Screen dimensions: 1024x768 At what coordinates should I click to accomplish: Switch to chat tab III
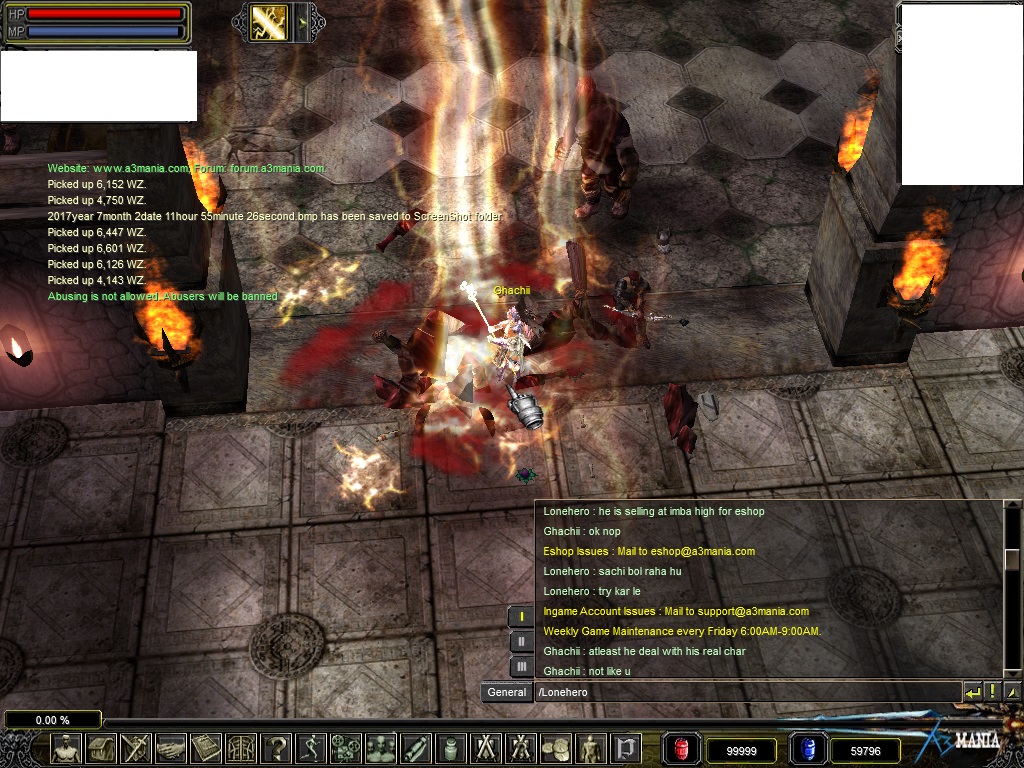521,666
